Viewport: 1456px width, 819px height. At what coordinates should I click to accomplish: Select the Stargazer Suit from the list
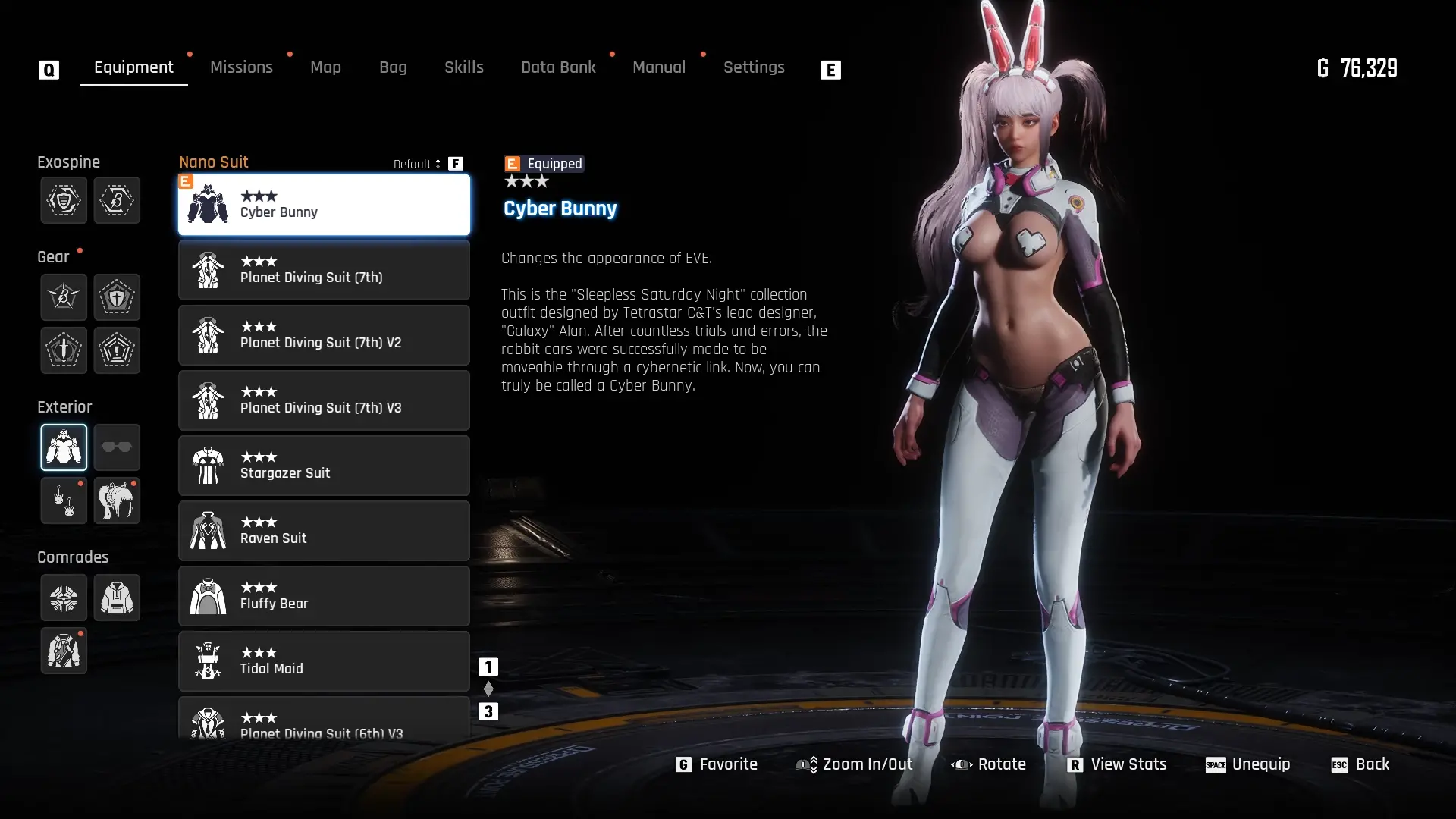(324, 466)
